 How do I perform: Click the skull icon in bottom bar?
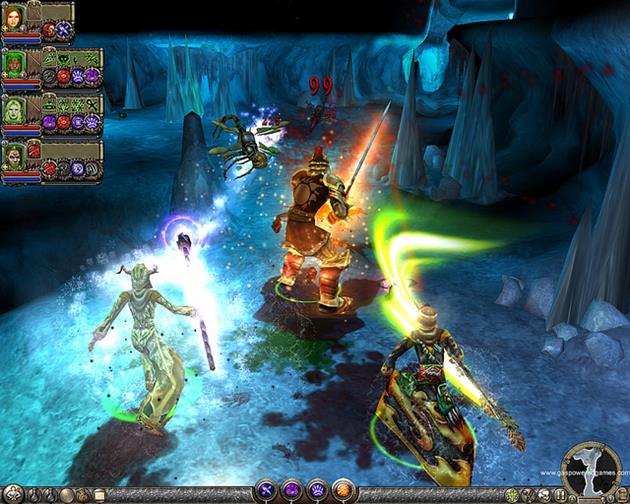point(542,495)
